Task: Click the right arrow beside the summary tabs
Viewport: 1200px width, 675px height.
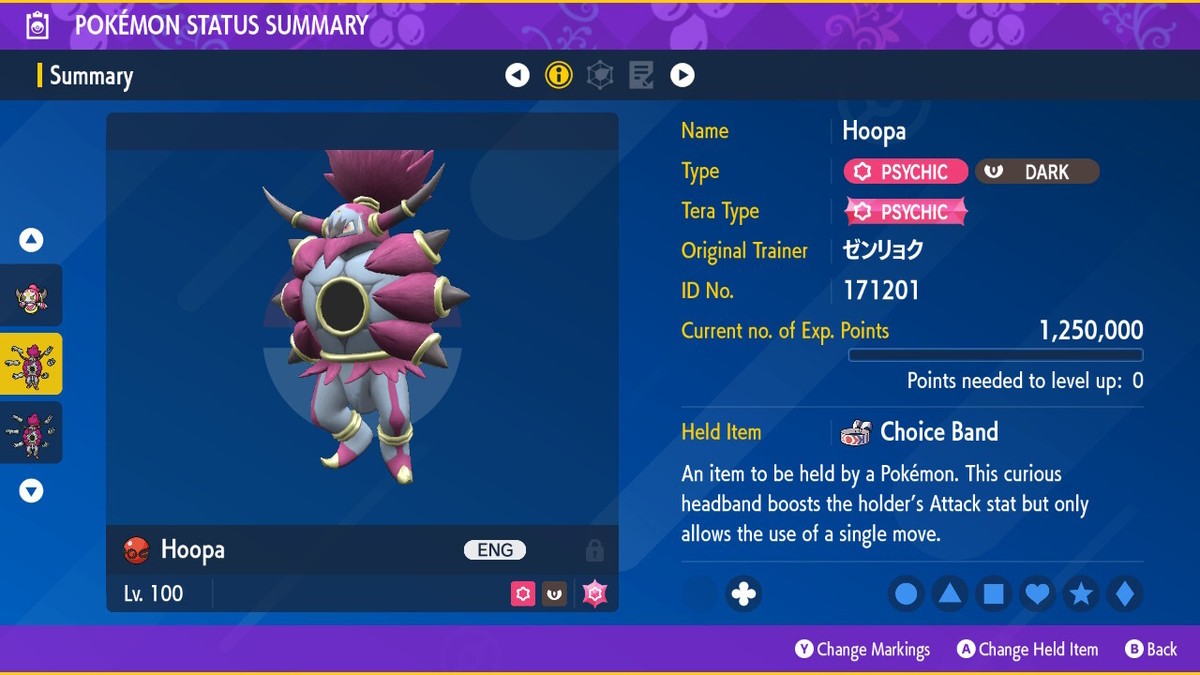Action: point(682,75)
